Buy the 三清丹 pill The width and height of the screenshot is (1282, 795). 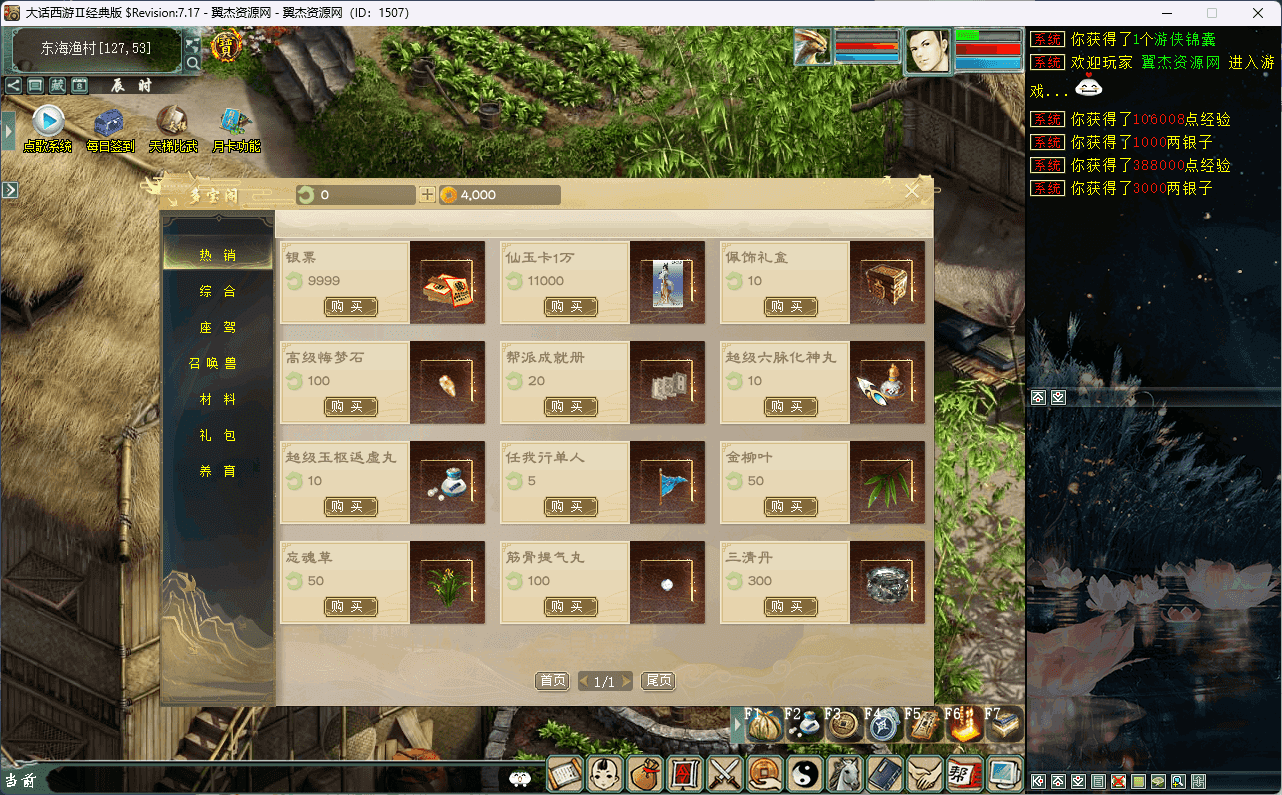[791, 607]
